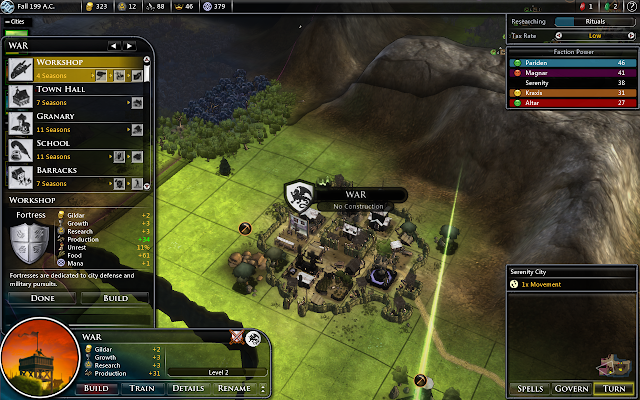Open the Train units menu
Image resolution: width=640 pixels, height=400 pixels.
point(142,388)
